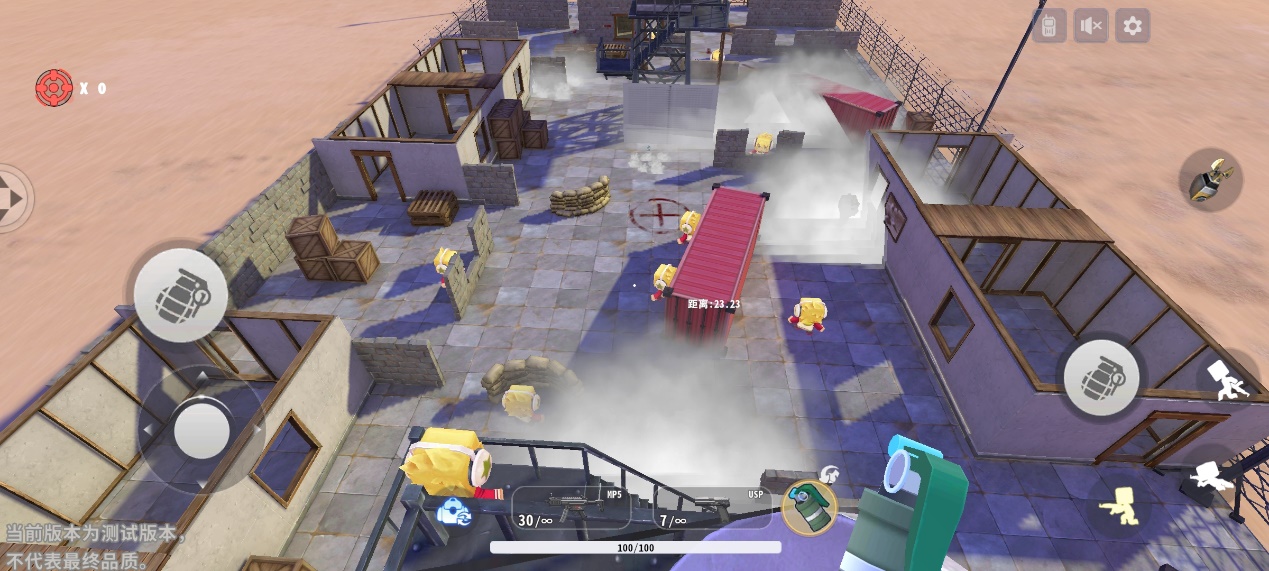Tap the yellow crouching gunman button
Viewport: 1269px width, 571px height.
point(1118,506)
